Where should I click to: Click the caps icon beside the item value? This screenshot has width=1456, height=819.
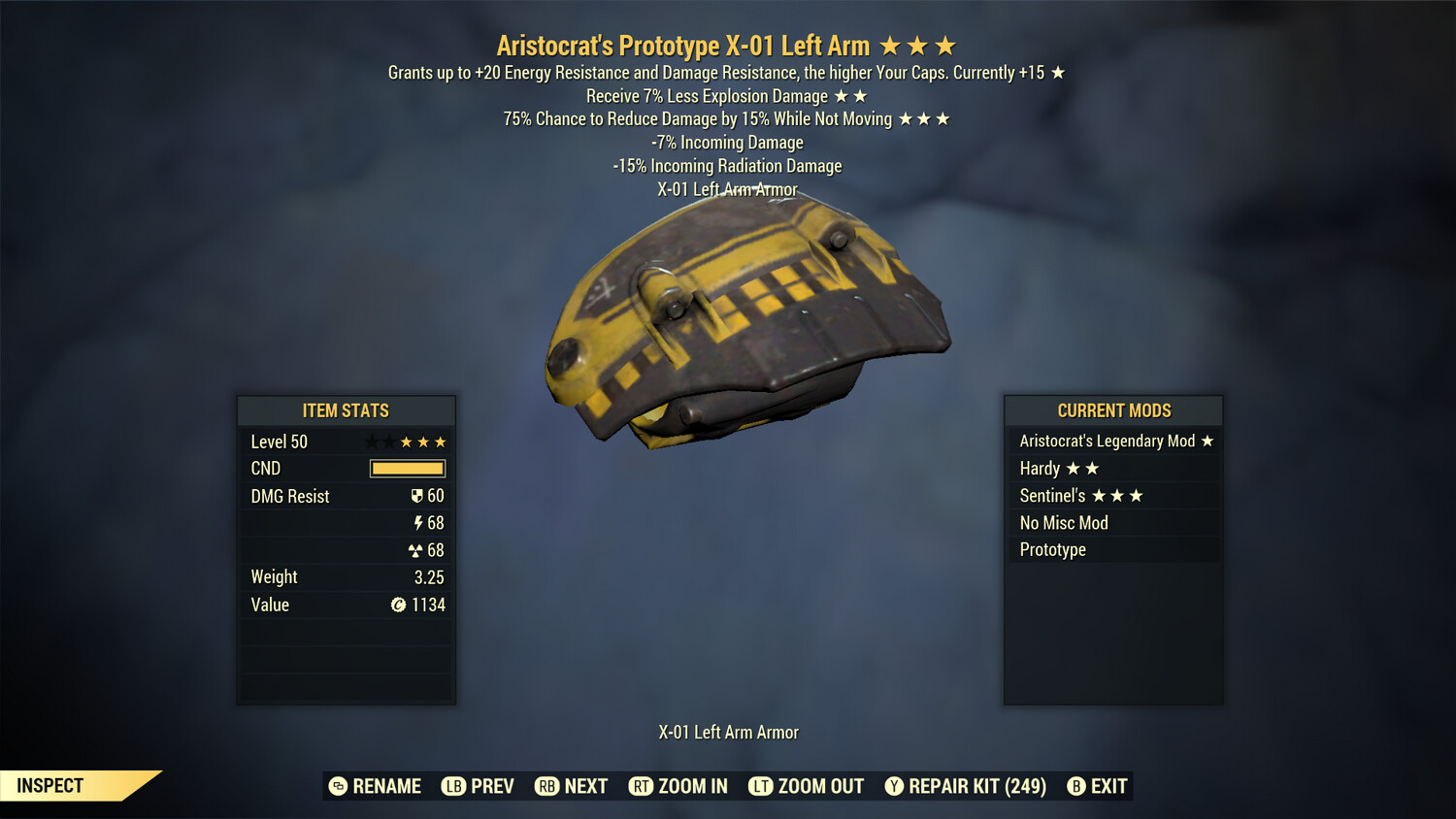point(398,605)
